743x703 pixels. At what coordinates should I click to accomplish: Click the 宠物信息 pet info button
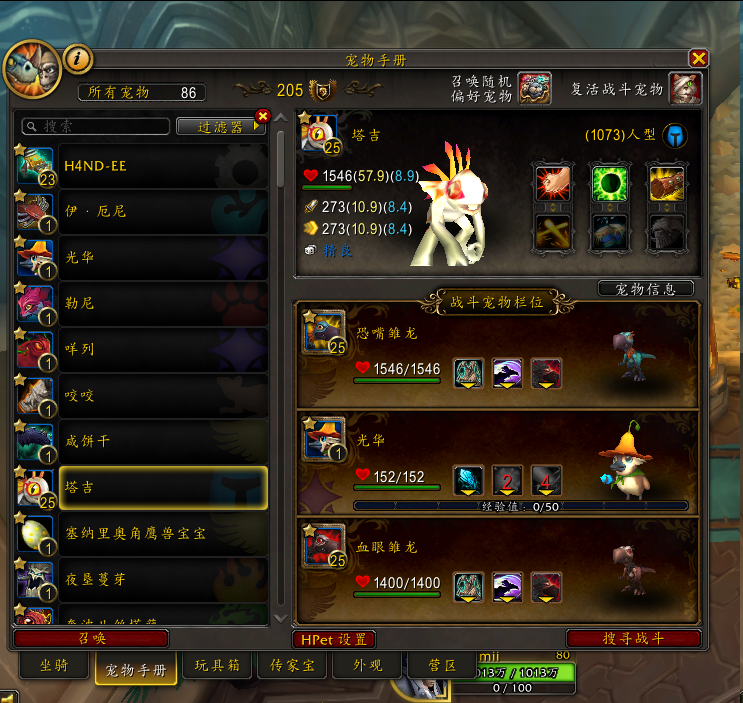pyautogui.click(x=645, y=289)
